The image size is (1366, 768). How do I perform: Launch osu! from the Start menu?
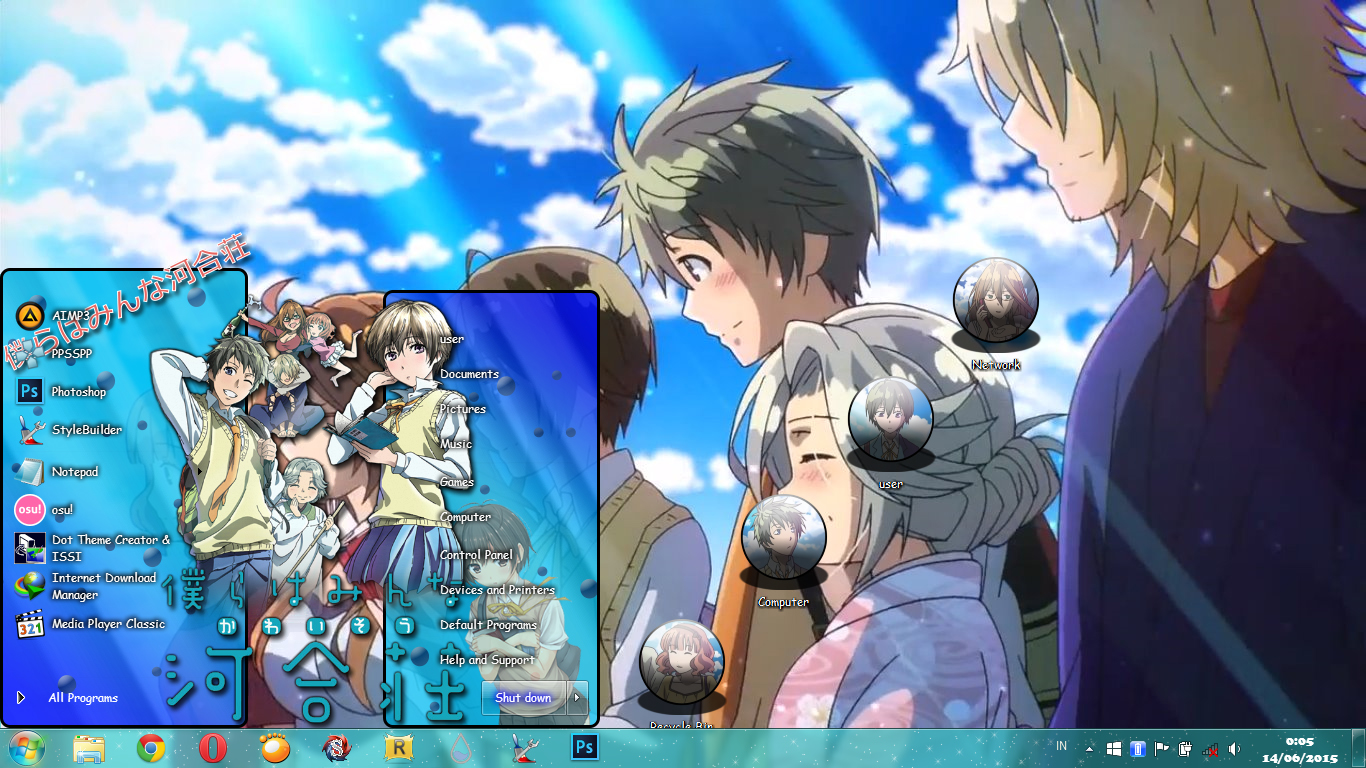pos(62,510)
